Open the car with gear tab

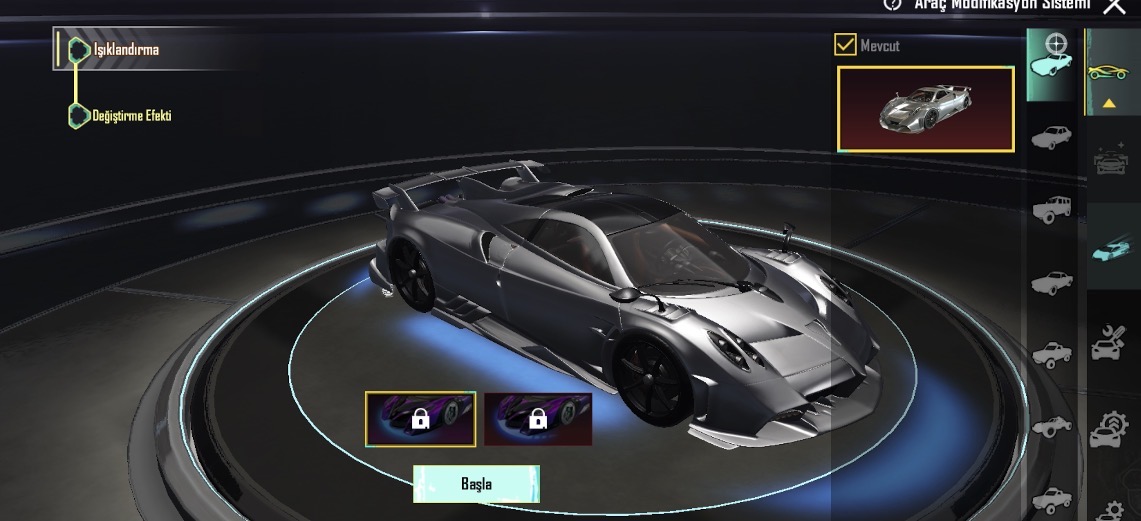tap(1109, 425)
